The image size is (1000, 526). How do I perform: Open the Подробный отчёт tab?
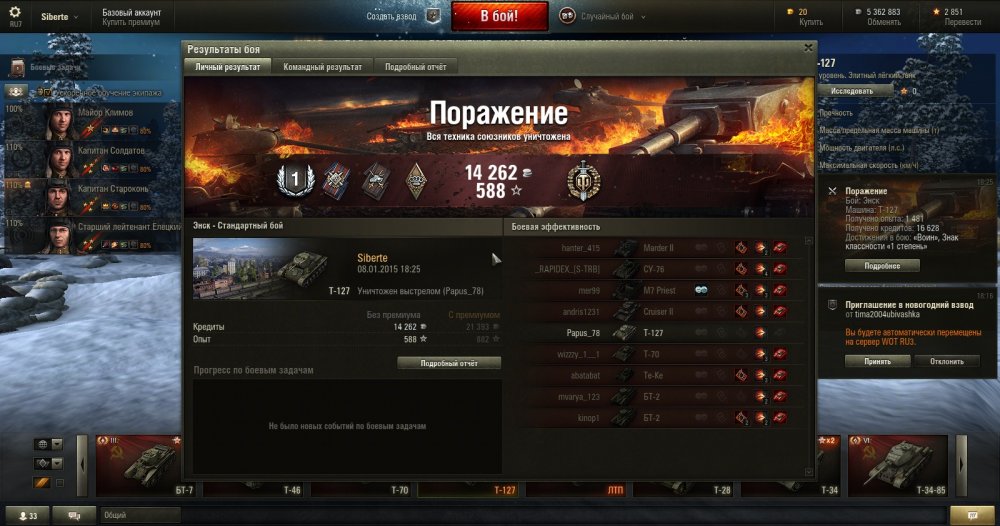(416, 66)
